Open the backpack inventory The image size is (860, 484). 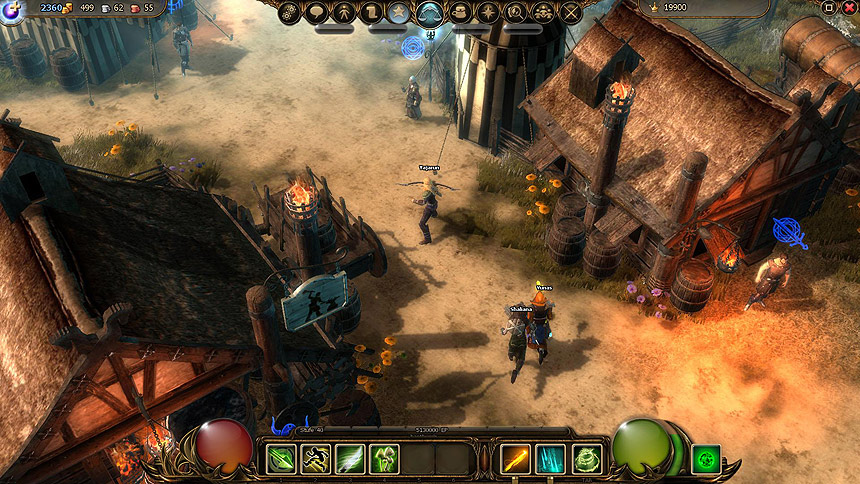461,12
